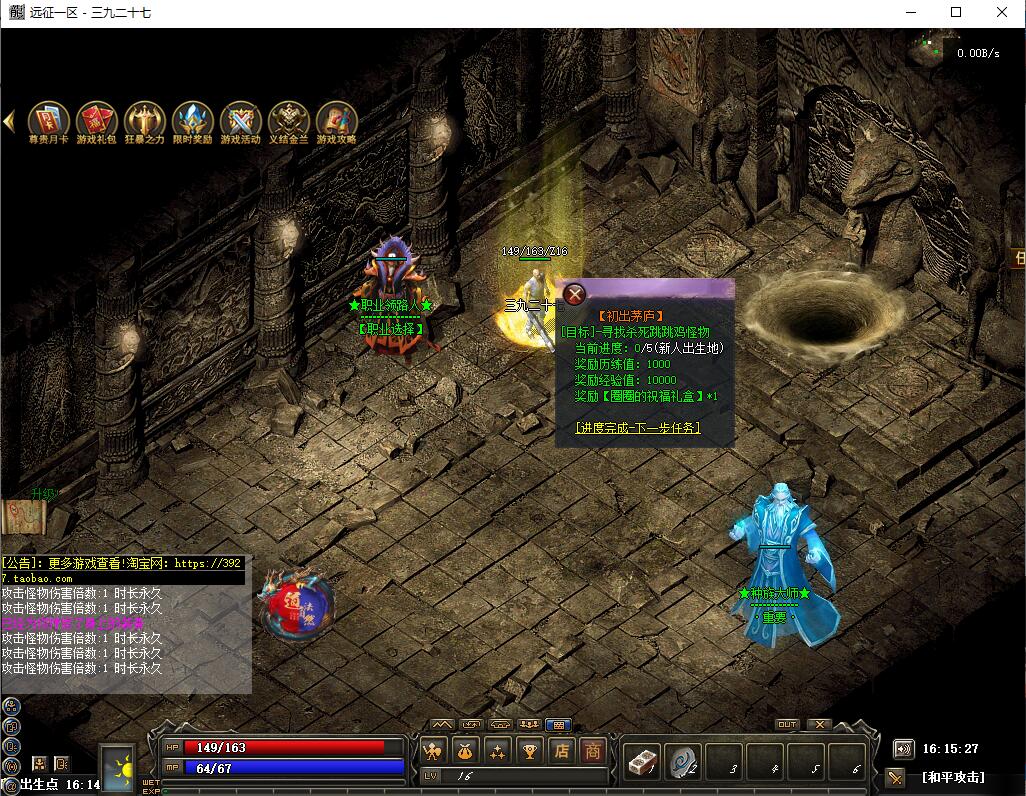Close the 初出茅庐 quest panel

(x=574, y=294)
